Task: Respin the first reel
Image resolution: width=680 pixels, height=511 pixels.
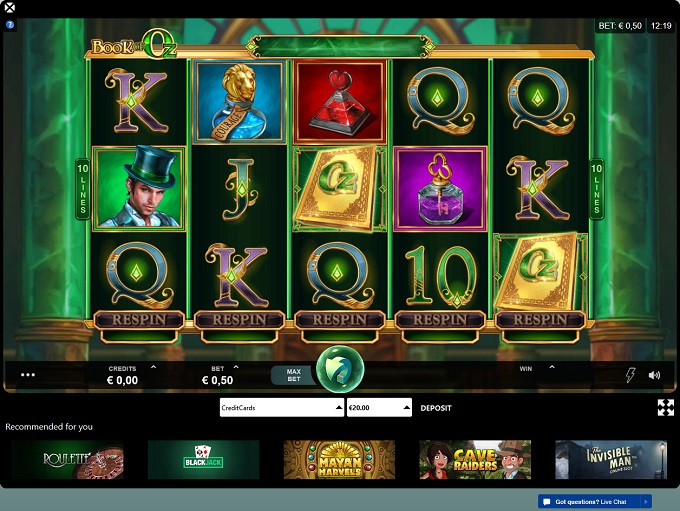Action: click(x=139, y=319)
